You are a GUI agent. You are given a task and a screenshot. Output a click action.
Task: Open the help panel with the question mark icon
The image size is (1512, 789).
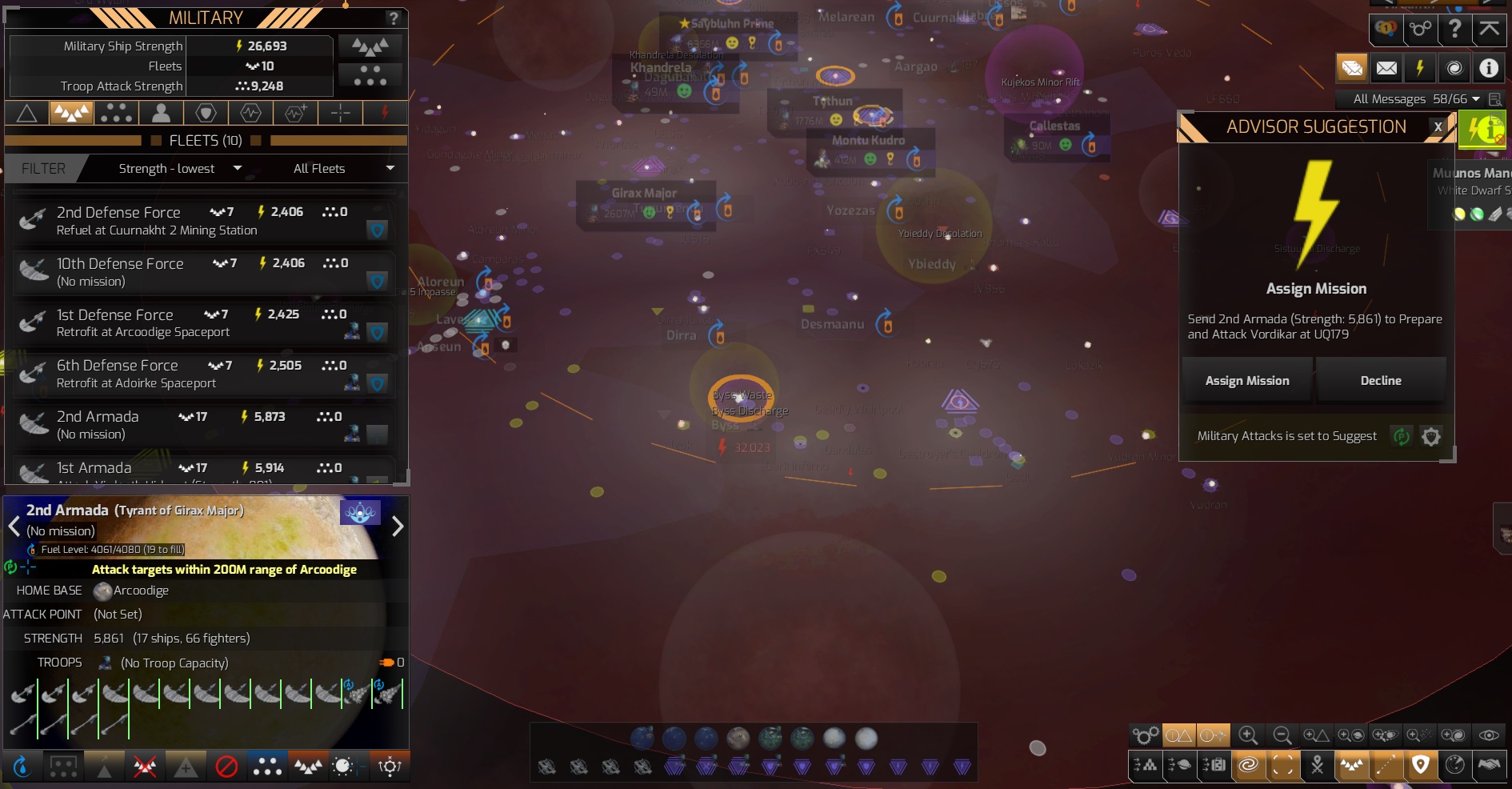coord(1455,29)
